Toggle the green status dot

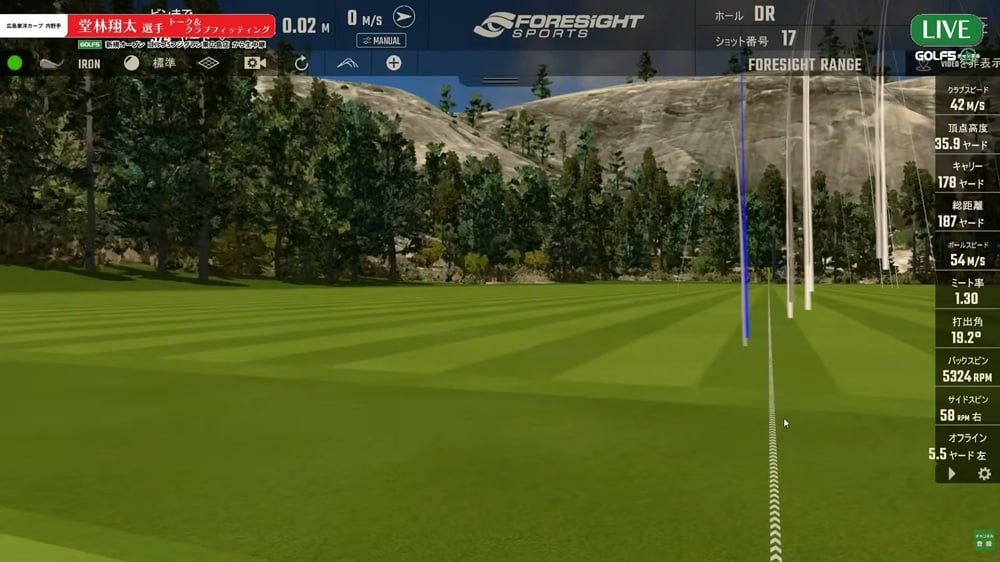(15, 63)
